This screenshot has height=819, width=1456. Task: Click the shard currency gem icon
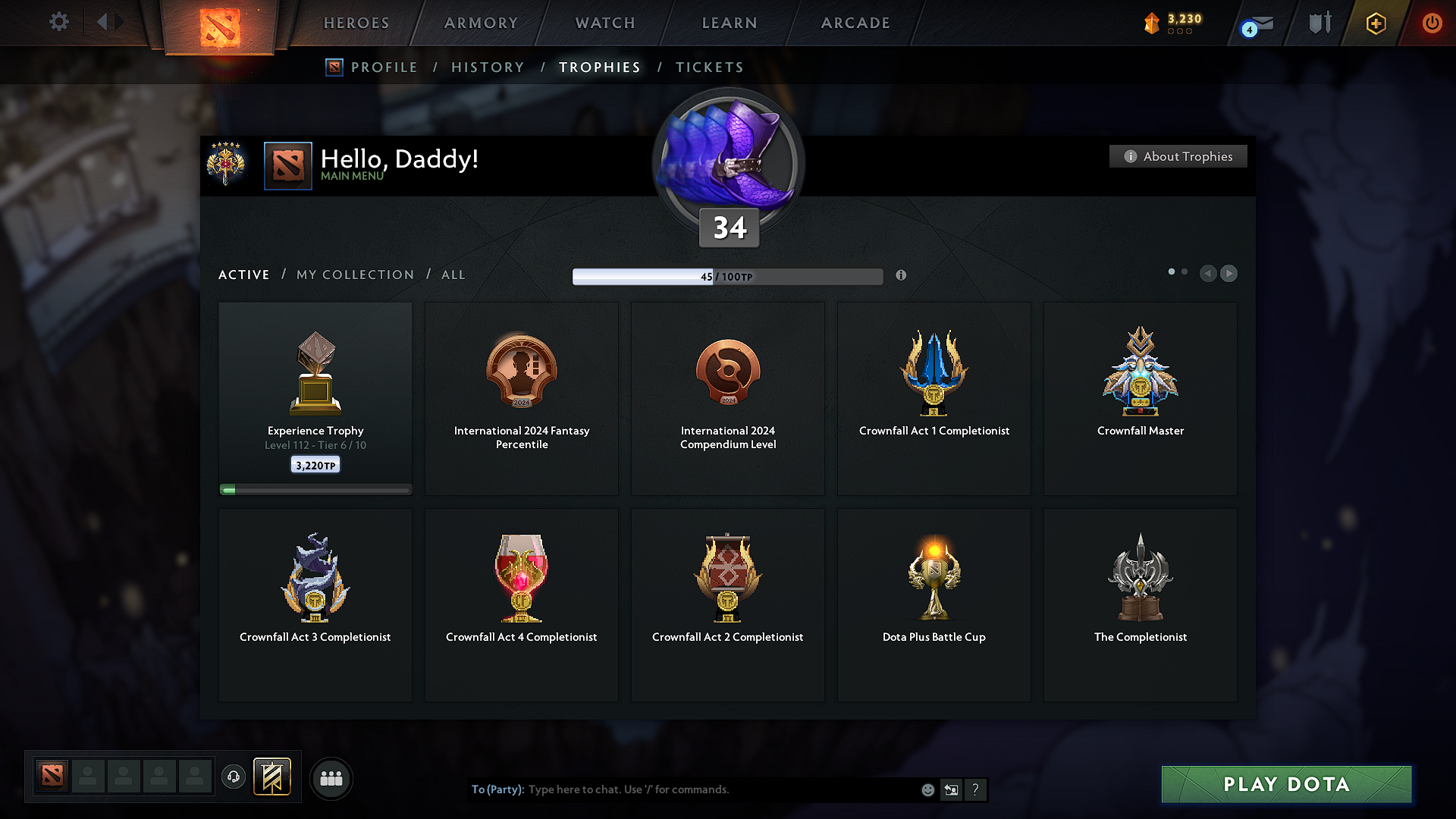1152,23
